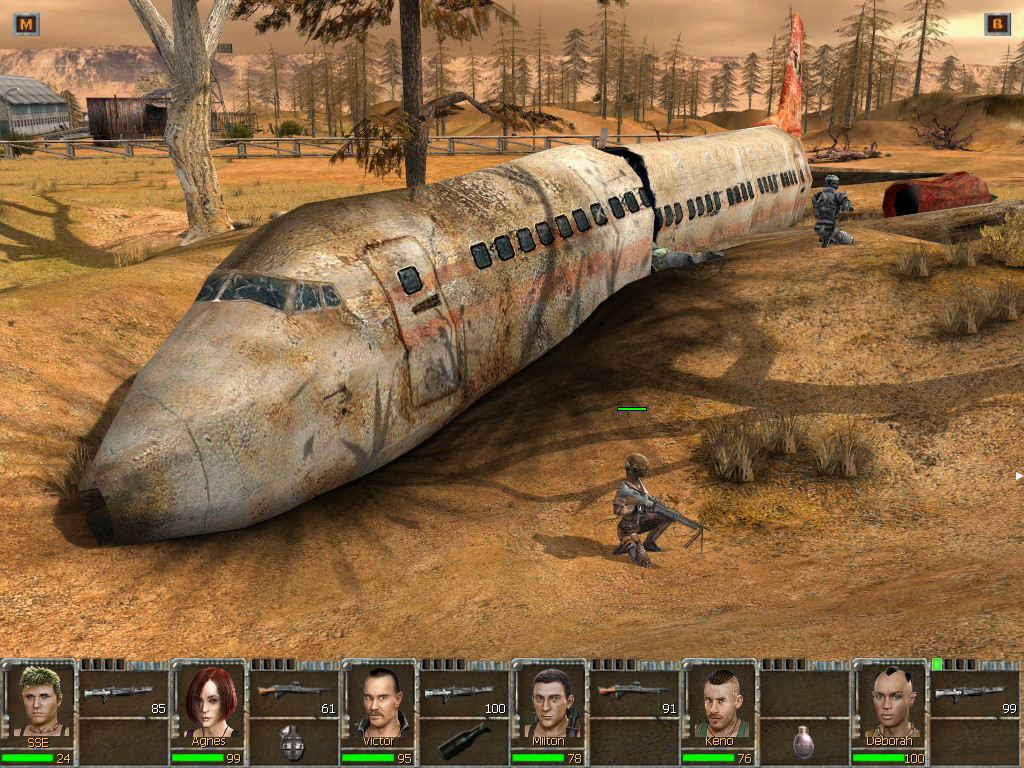Select Milton's rifle weapon slot
The image size is (1024, 768).
click(634, 692)
